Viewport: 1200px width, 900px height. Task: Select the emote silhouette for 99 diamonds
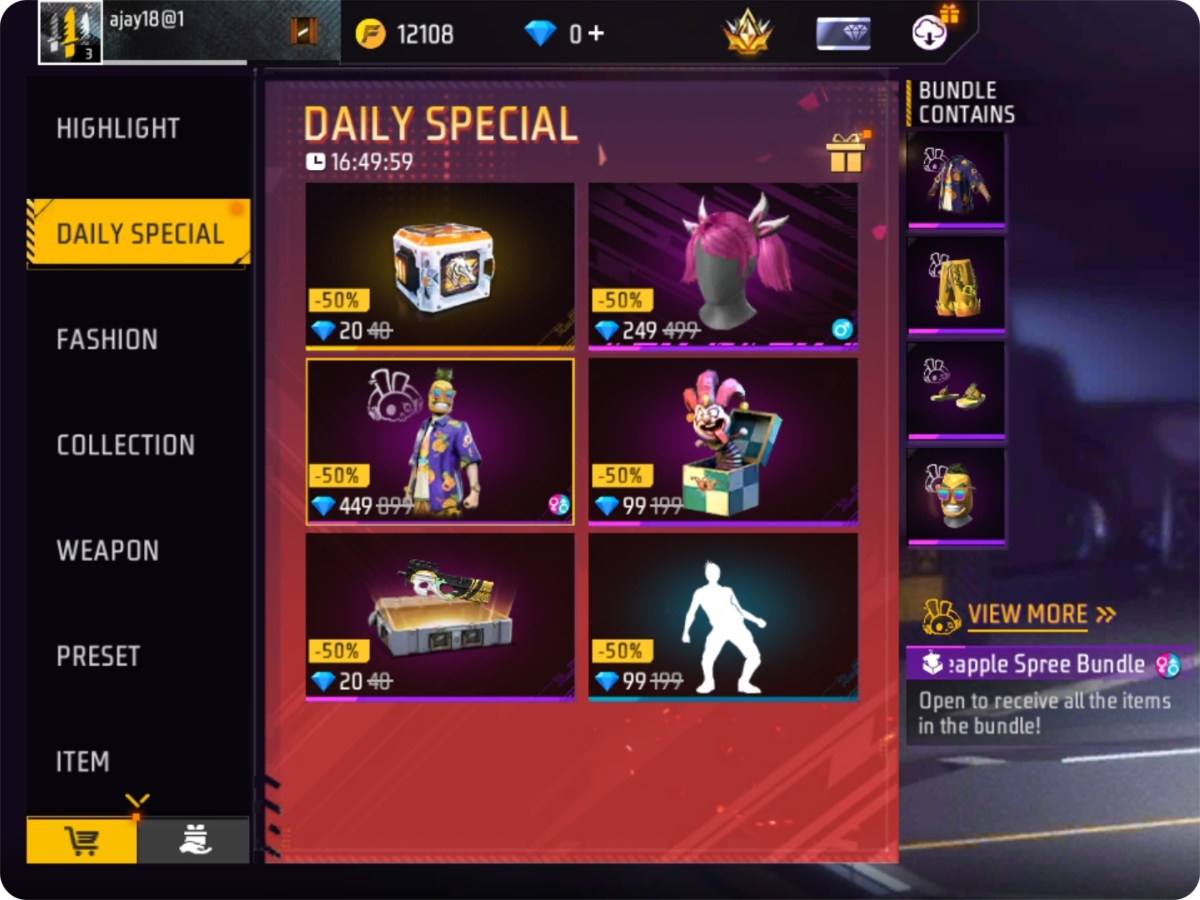pyautogui.click(x=723, y=615)
